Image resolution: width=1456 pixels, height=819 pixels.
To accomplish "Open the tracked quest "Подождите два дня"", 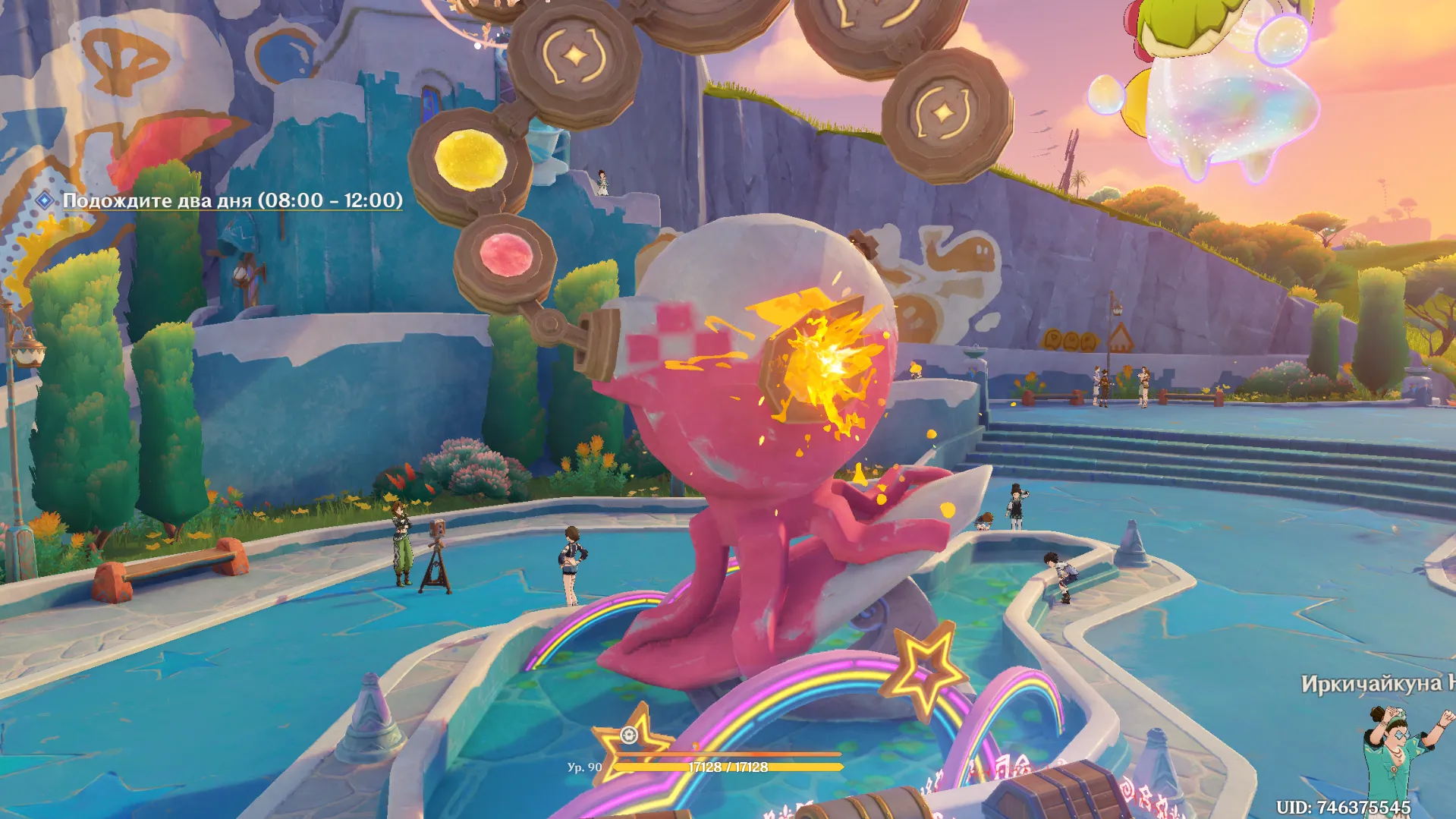I will click(231, 200).
